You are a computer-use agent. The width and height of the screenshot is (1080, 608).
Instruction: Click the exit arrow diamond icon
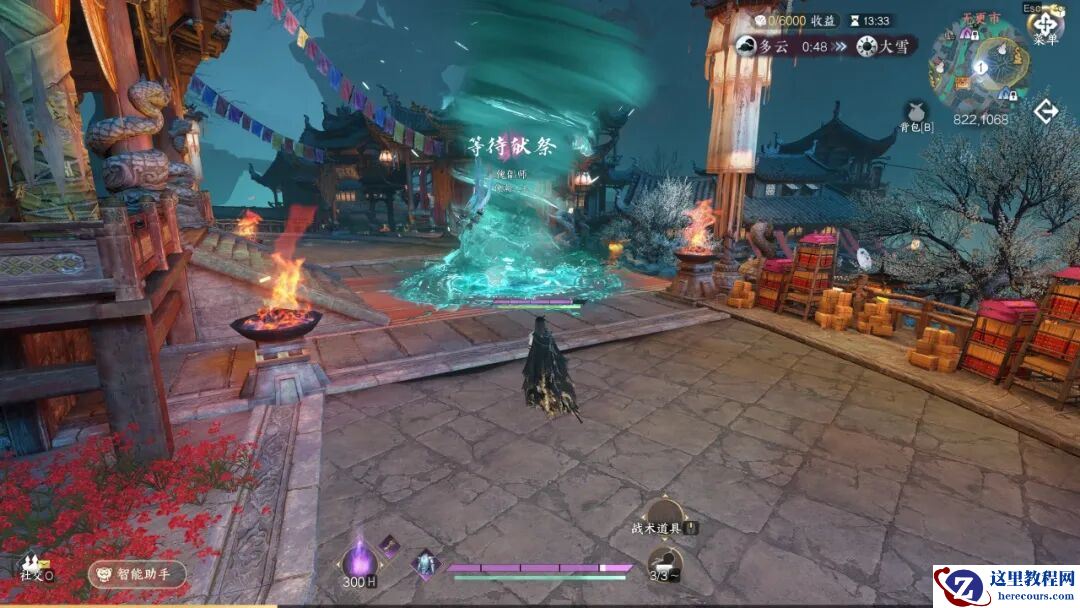[x=1046, y=111]
